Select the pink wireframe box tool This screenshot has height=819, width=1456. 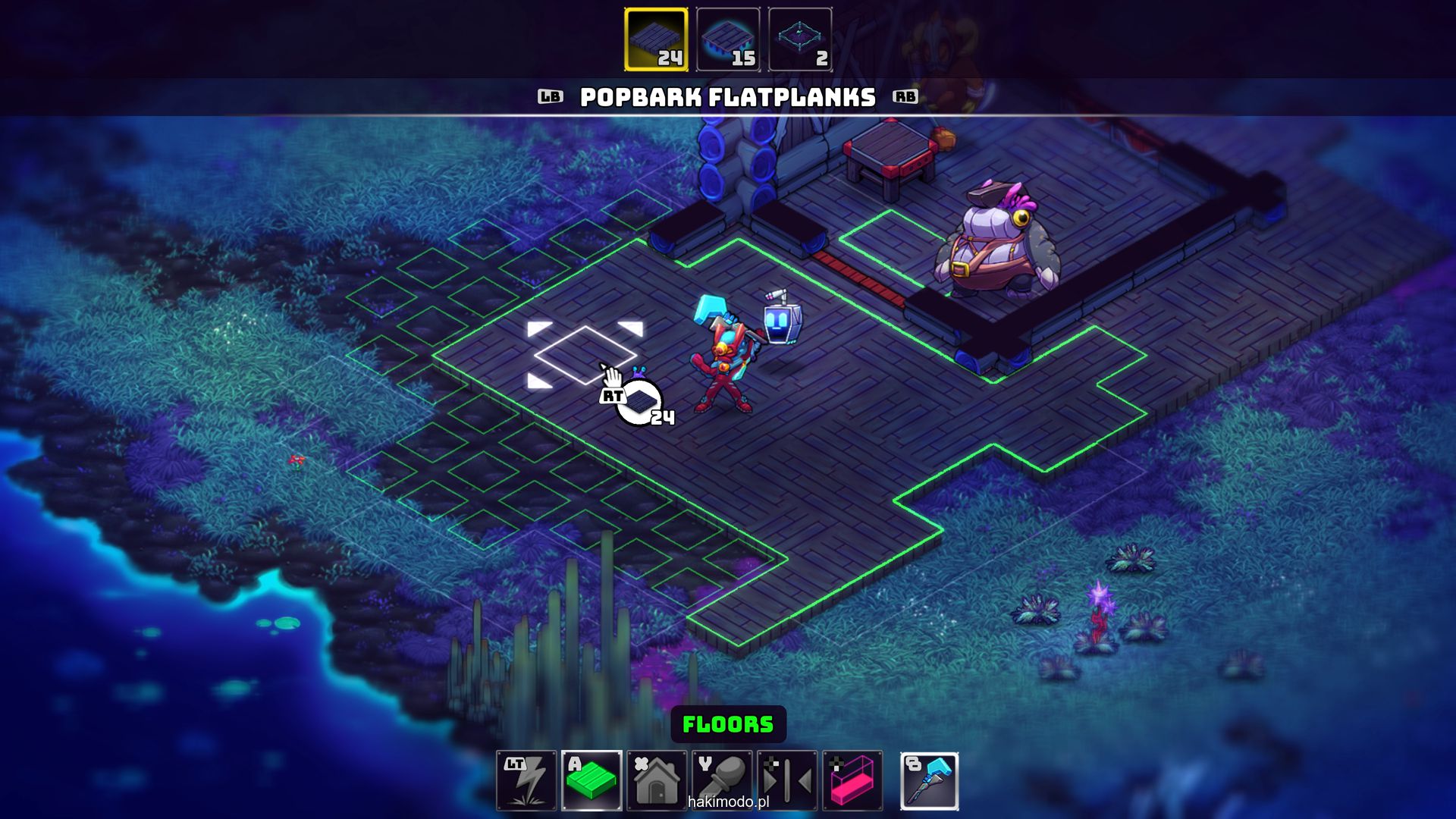tap(852, 780)
